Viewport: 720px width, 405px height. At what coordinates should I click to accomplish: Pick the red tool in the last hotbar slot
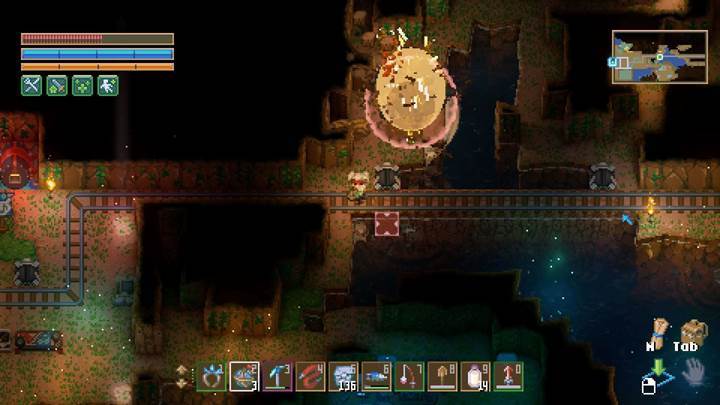coord(508,376)
